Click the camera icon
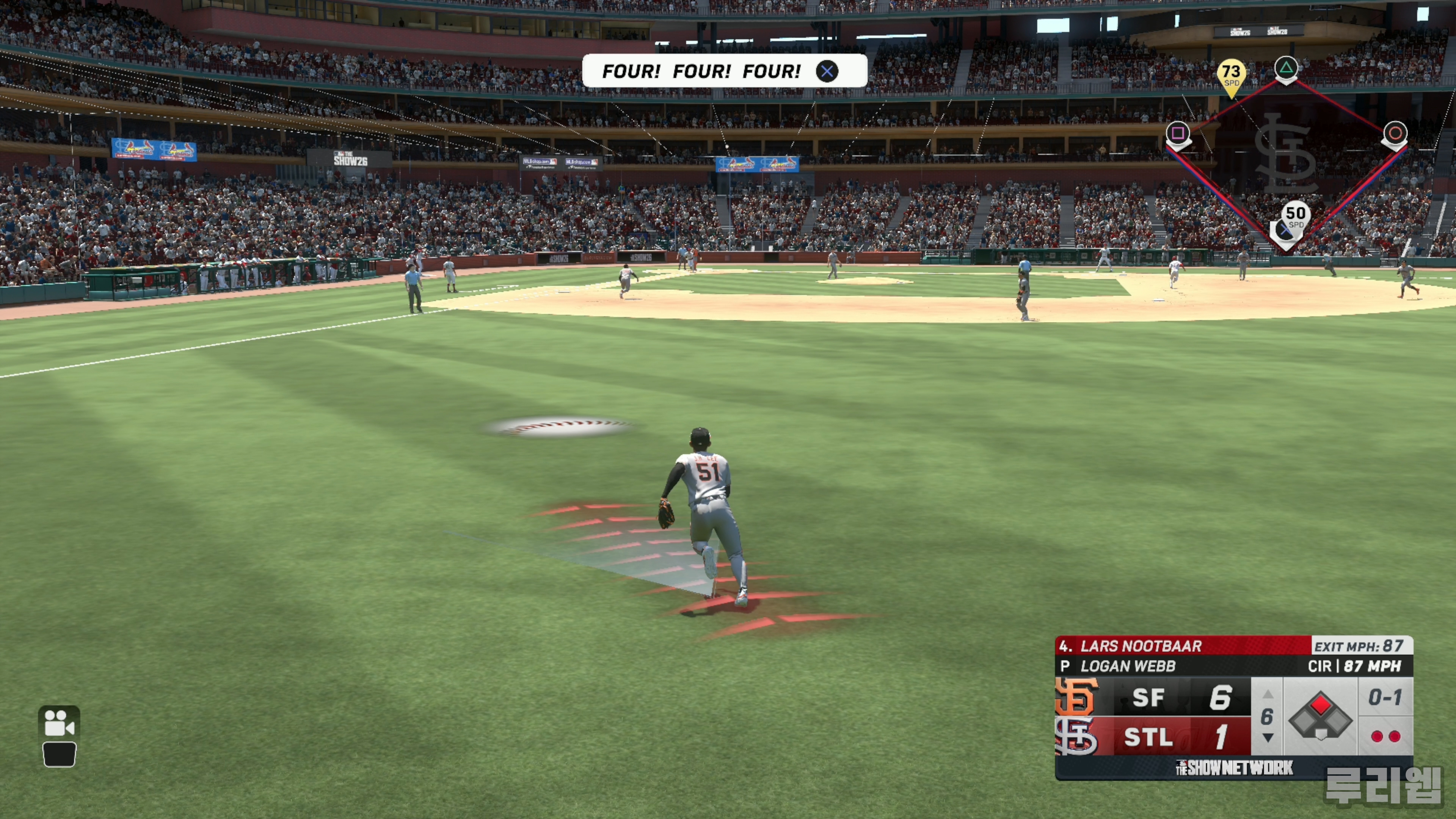This screenshot has width=1456, height=819. [x=59, y=722]
